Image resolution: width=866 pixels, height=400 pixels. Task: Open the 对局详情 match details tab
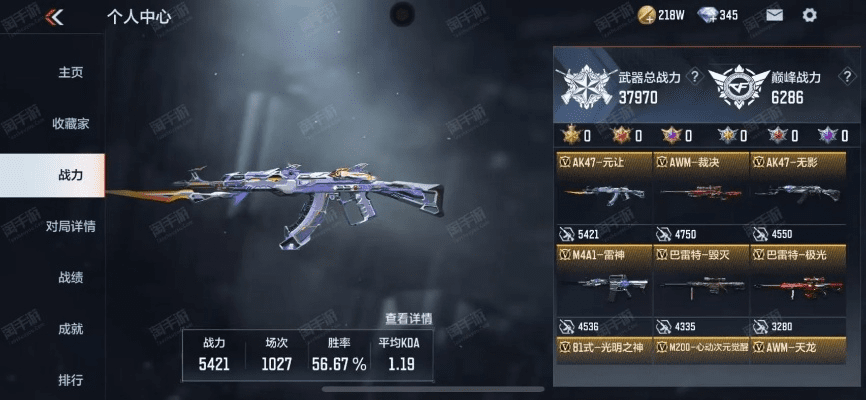[70, 226]
